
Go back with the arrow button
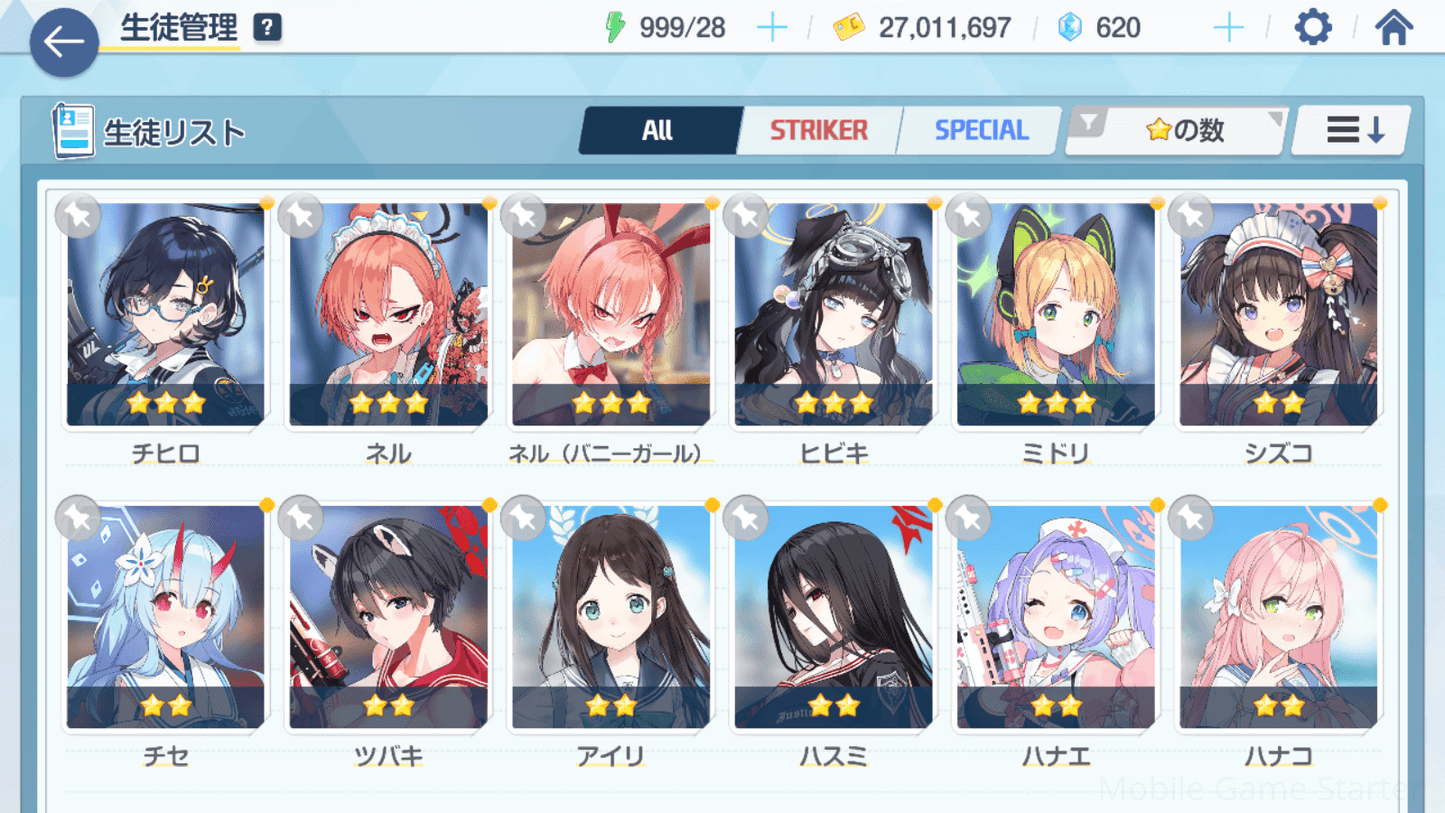(64, 42)
